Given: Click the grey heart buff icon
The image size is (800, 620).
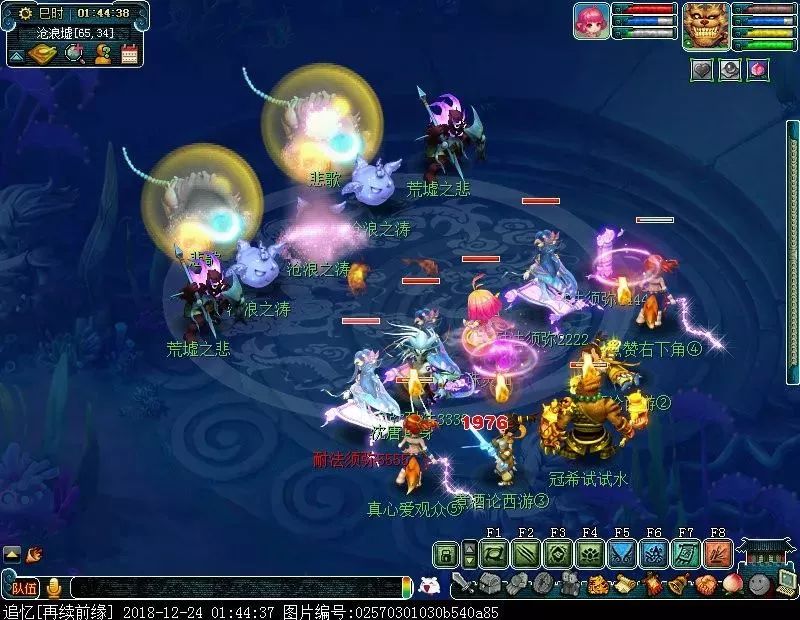Looking at the screenshot, I should (x=702, y=71).
